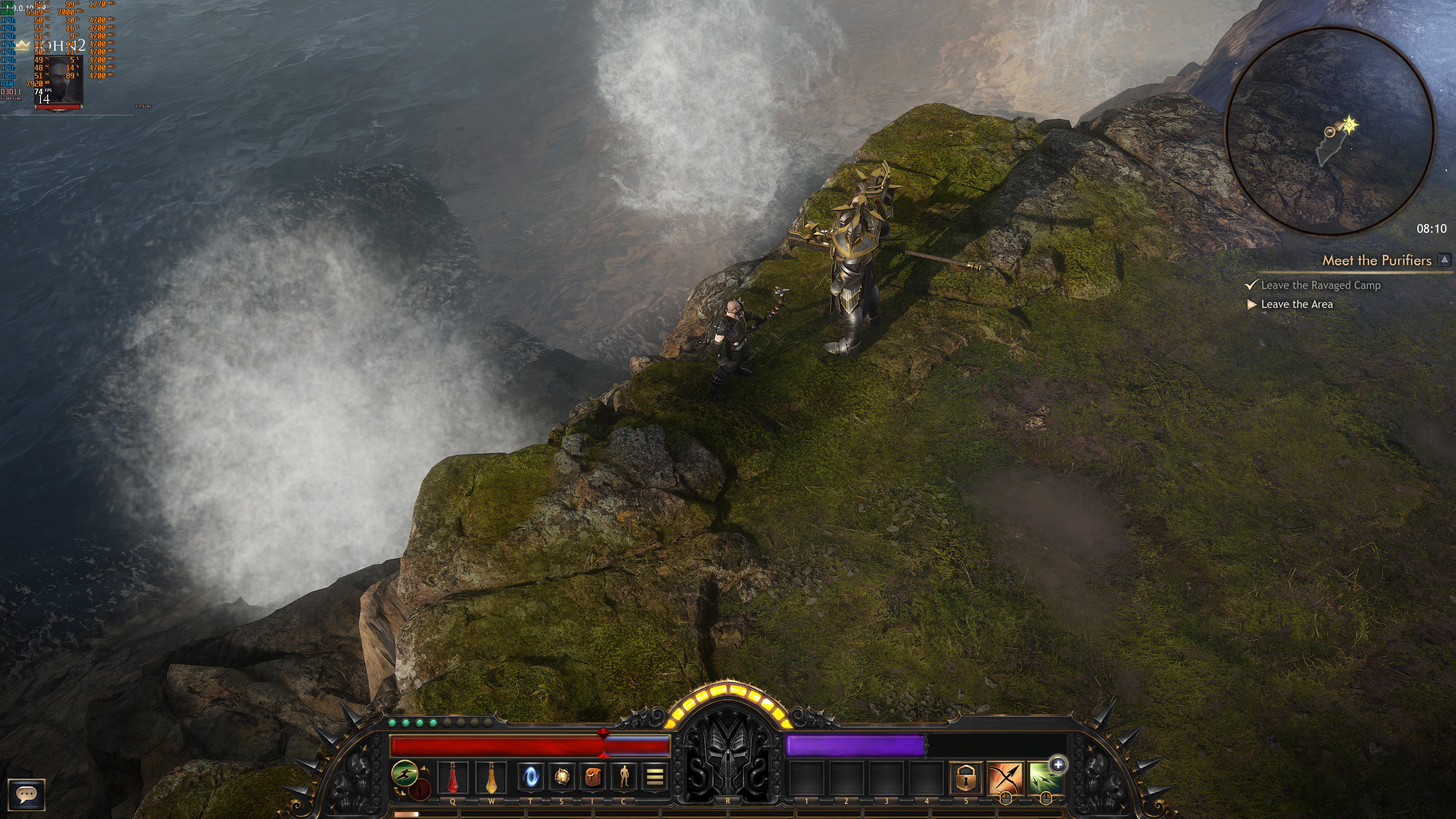Click the plus badge on the green skill
The image size is (1456, 819).
click(1058, 765)
